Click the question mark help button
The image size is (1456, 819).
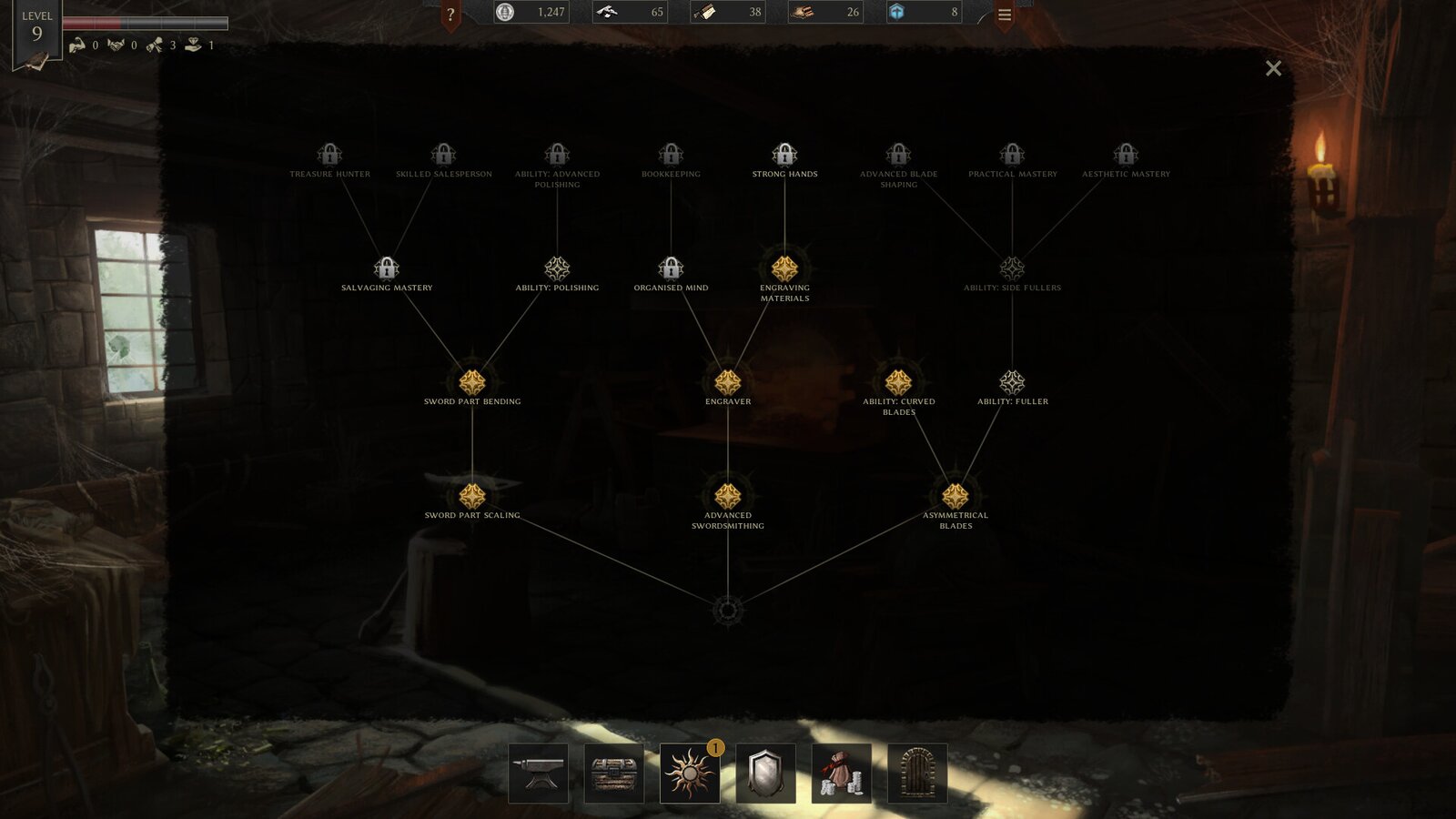pos(450,15)
